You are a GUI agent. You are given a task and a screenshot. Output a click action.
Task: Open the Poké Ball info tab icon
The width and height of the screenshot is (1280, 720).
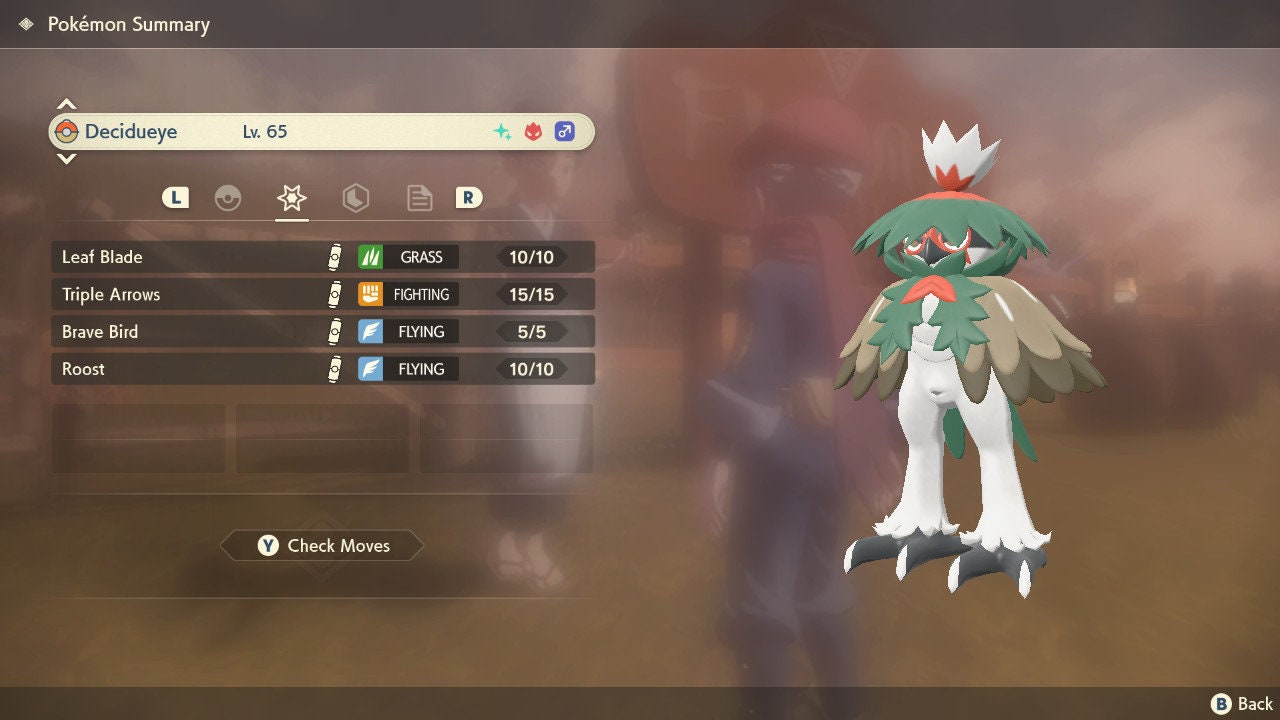[228, 198]
